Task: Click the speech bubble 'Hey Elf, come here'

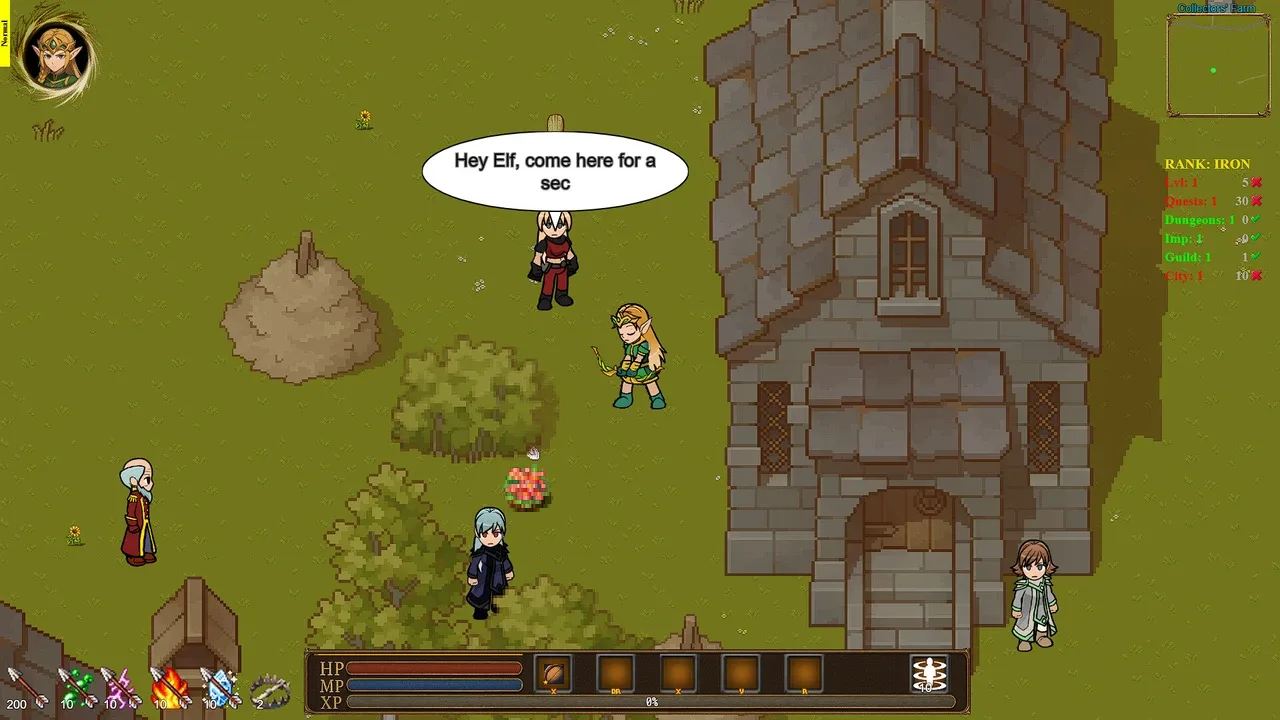Action: click(555, 171)
